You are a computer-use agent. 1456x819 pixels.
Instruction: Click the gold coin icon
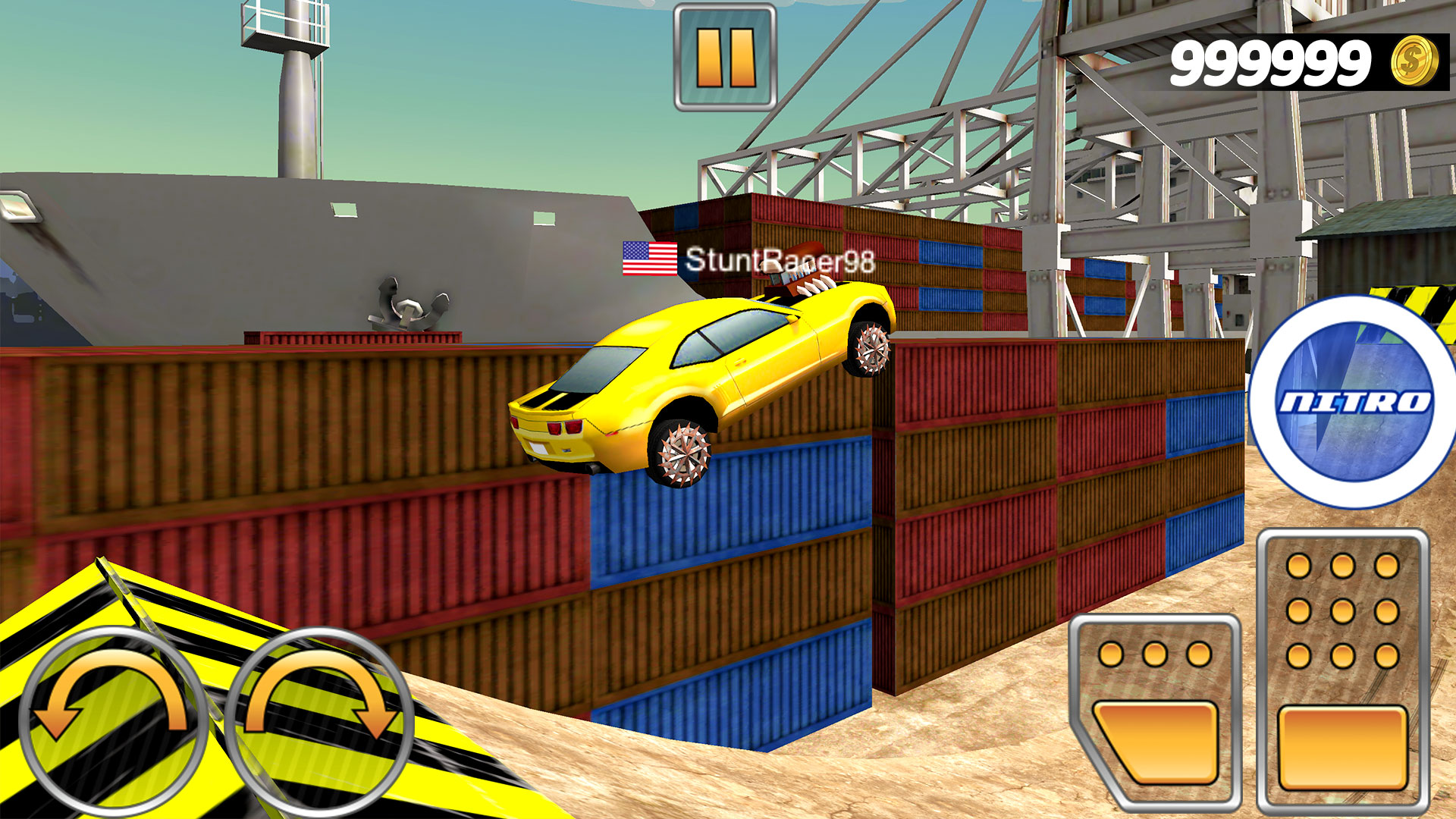(1414, 61)
